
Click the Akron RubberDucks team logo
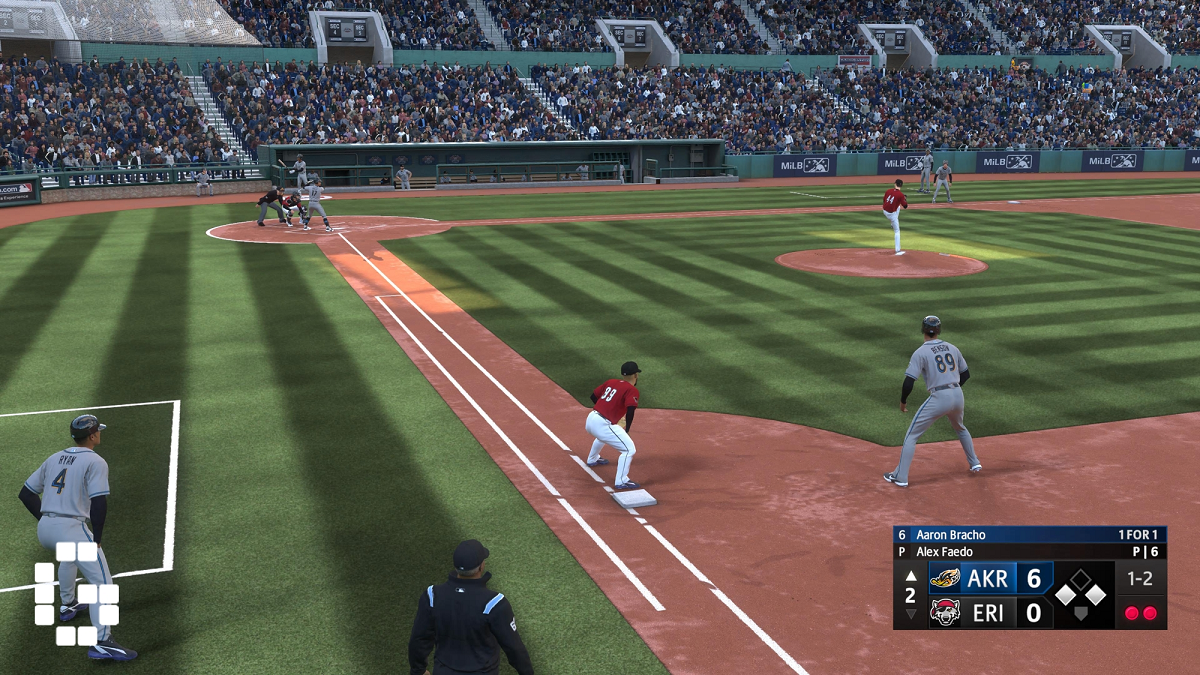click(945, 578)
